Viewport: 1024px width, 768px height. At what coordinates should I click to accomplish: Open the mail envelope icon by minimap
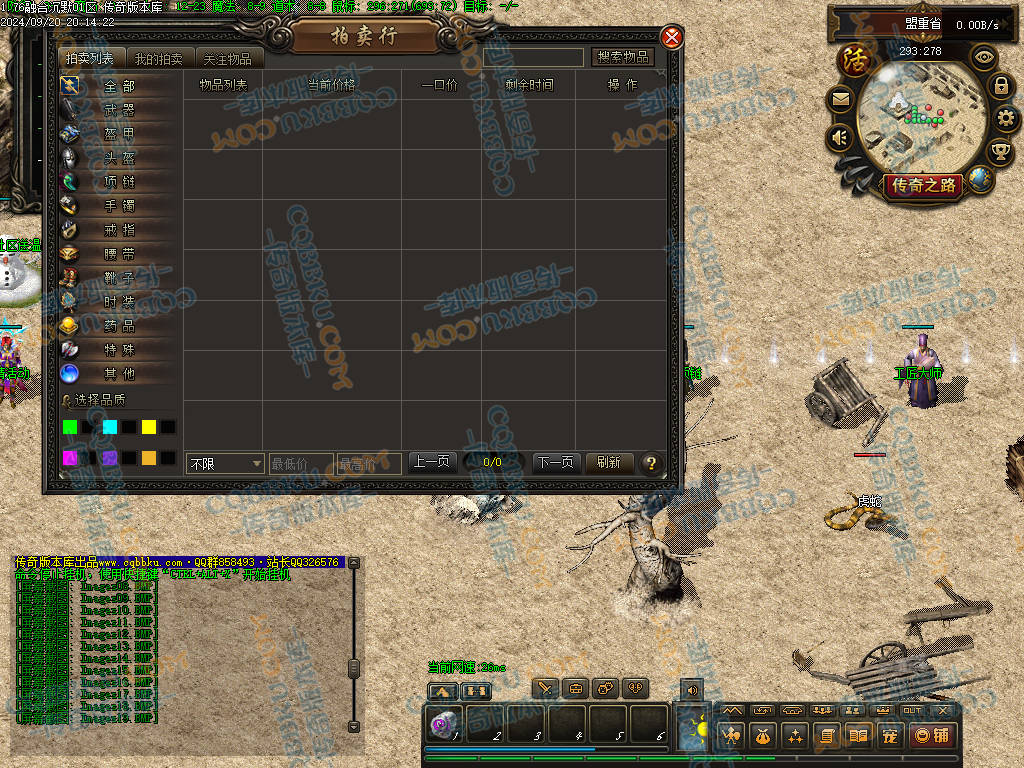(840, 99)
